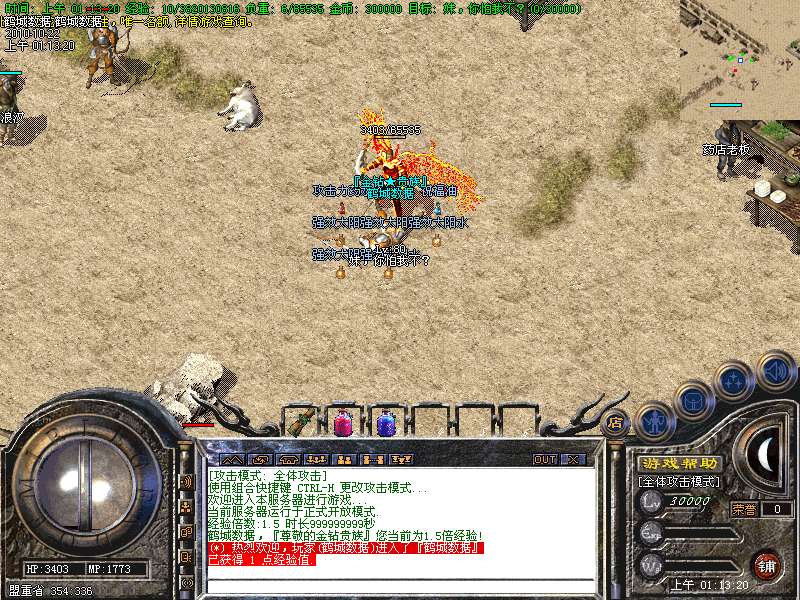
Task: Toggle the sound speaker round button
Action: click(x=775, y=371)
